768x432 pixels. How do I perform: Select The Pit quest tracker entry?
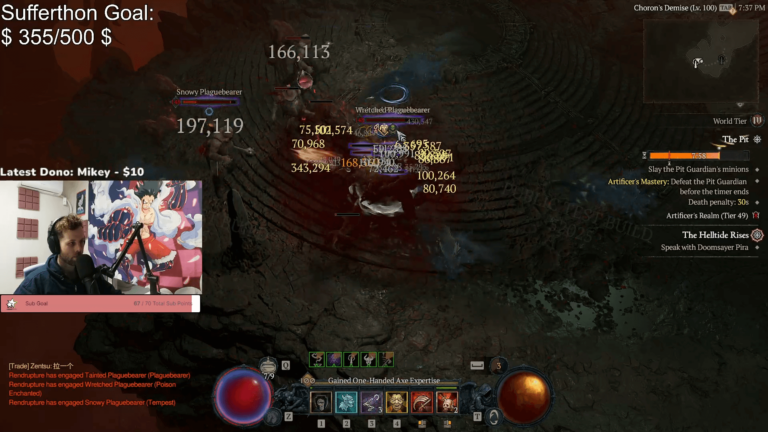coord(735,140)
